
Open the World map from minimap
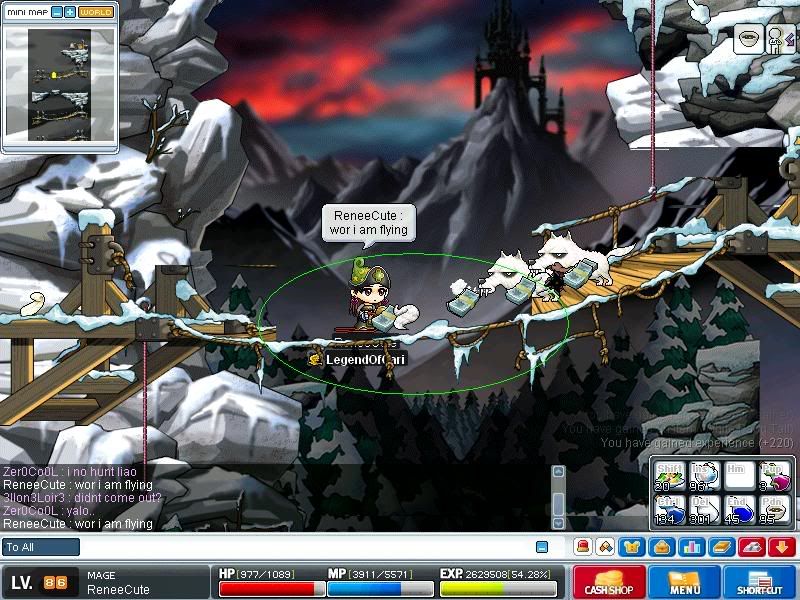(96, 13)
